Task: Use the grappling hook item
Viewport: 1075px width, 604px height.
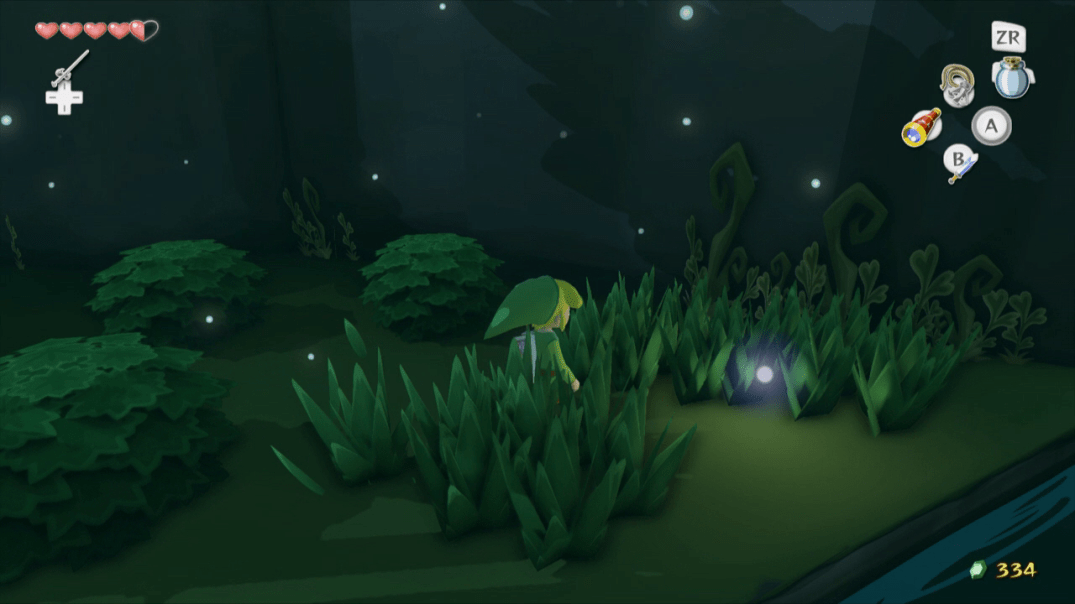Action: coord(957,84)
